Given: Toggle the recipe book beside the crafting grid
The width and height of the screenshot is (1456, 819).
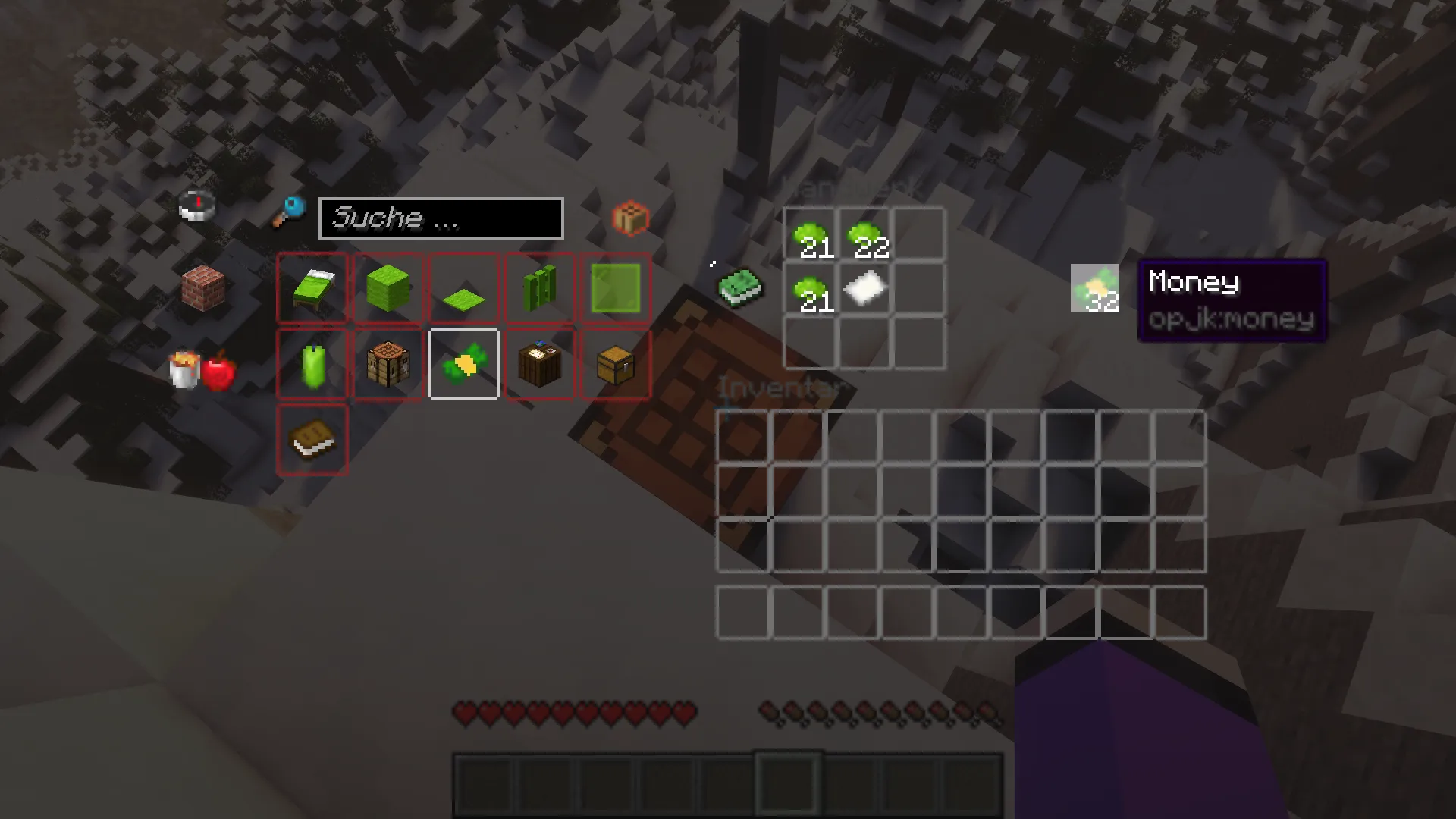Looking at the screenshot, I should [x=741, y=288].
